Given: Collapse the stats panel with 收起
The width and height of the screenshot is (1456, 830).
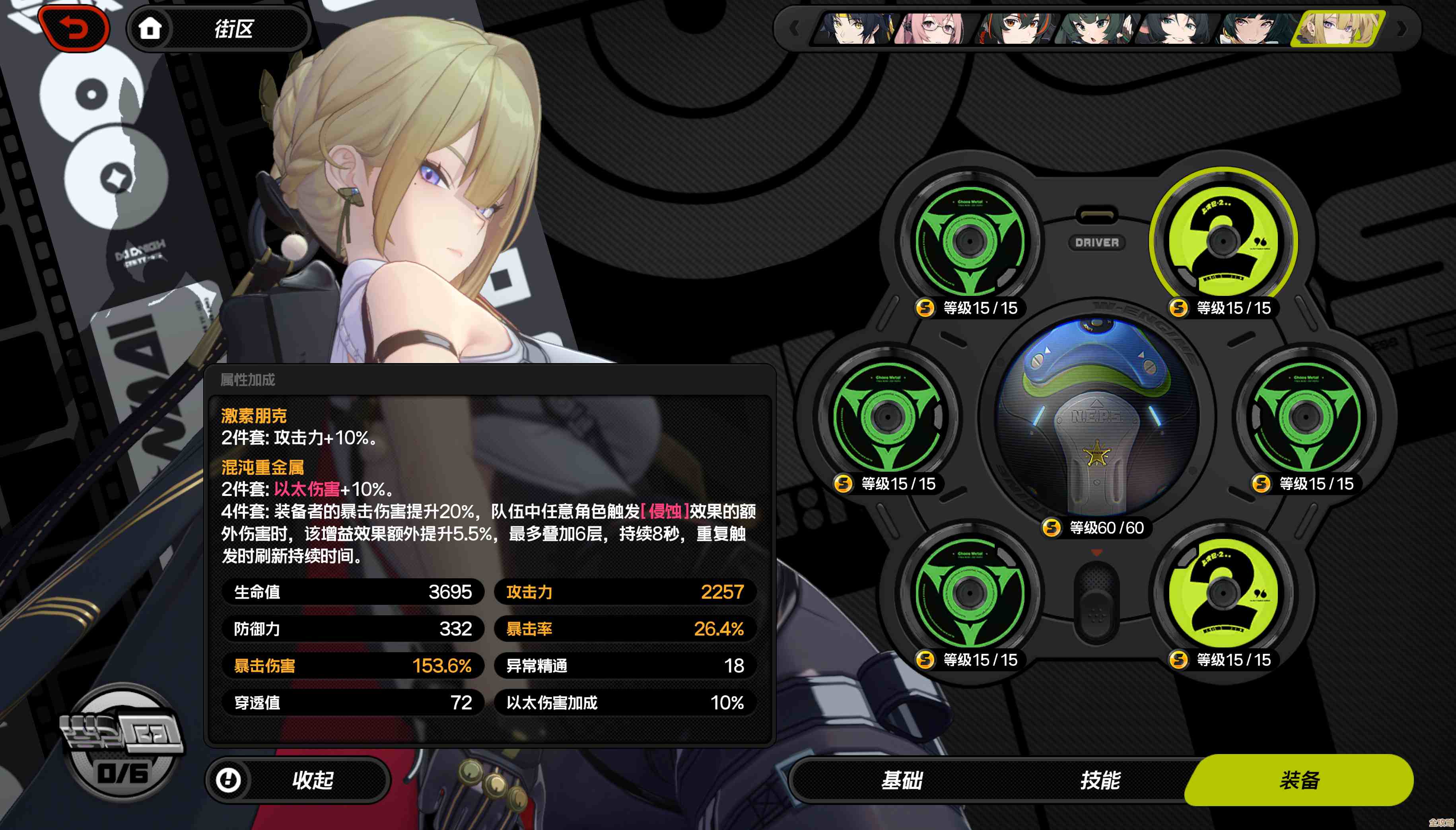Looking at the screenshot, I should click(298, 780).
